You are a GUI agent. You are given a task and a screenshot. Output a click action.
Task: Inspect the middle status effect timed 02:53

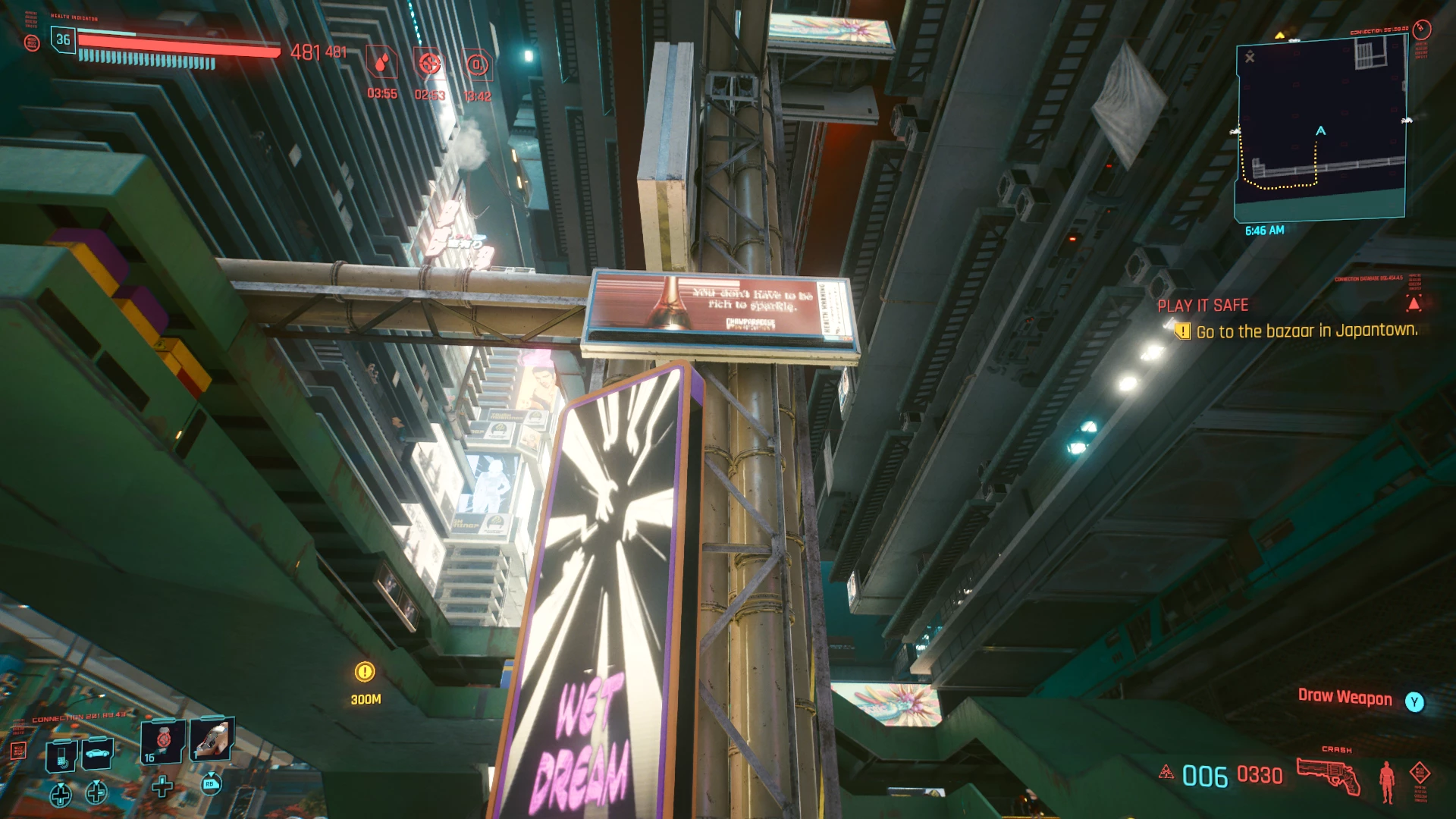[x=429, y=64]
